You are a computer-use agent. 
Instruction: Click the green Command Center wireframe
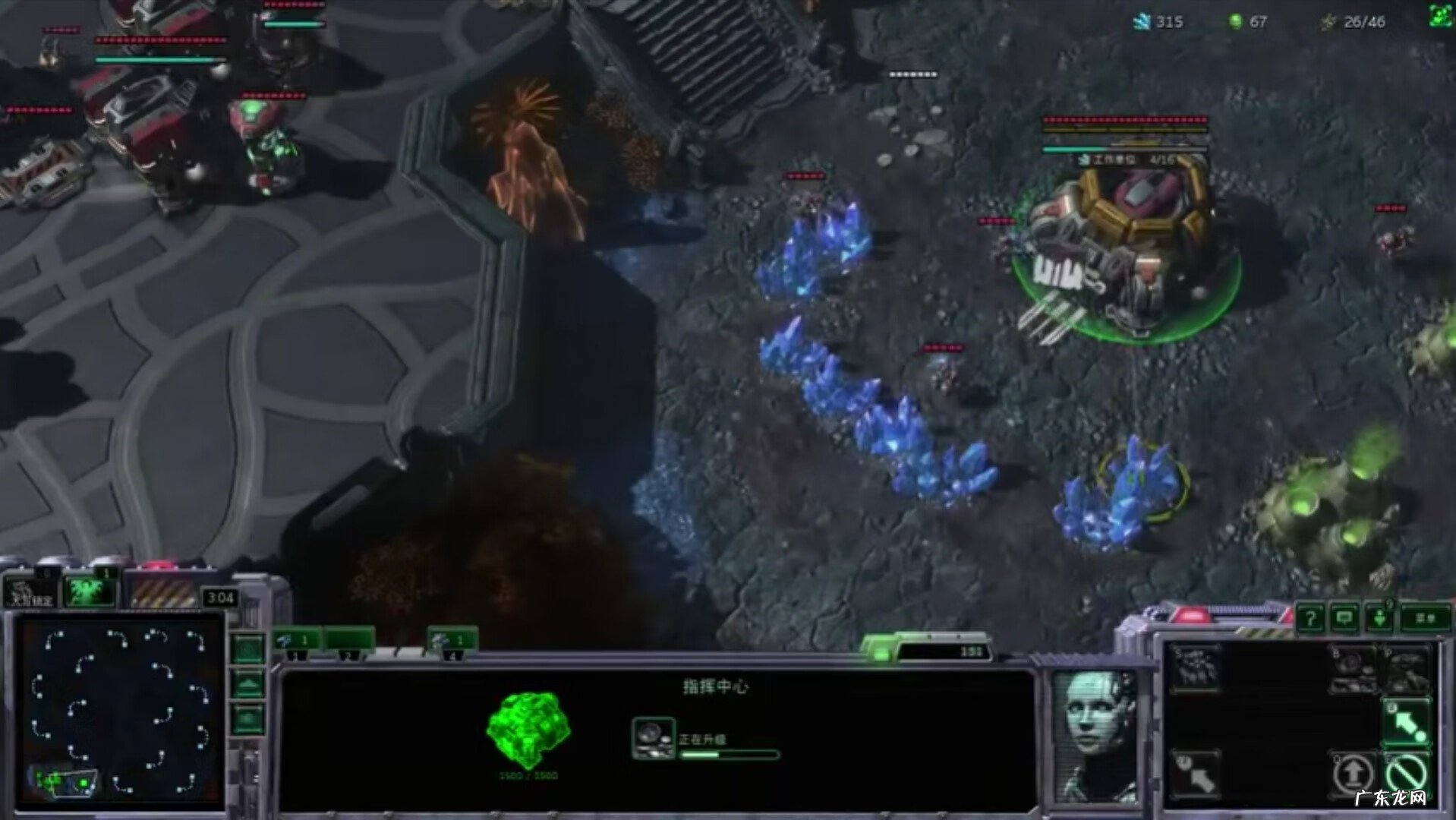coord(528,729)
